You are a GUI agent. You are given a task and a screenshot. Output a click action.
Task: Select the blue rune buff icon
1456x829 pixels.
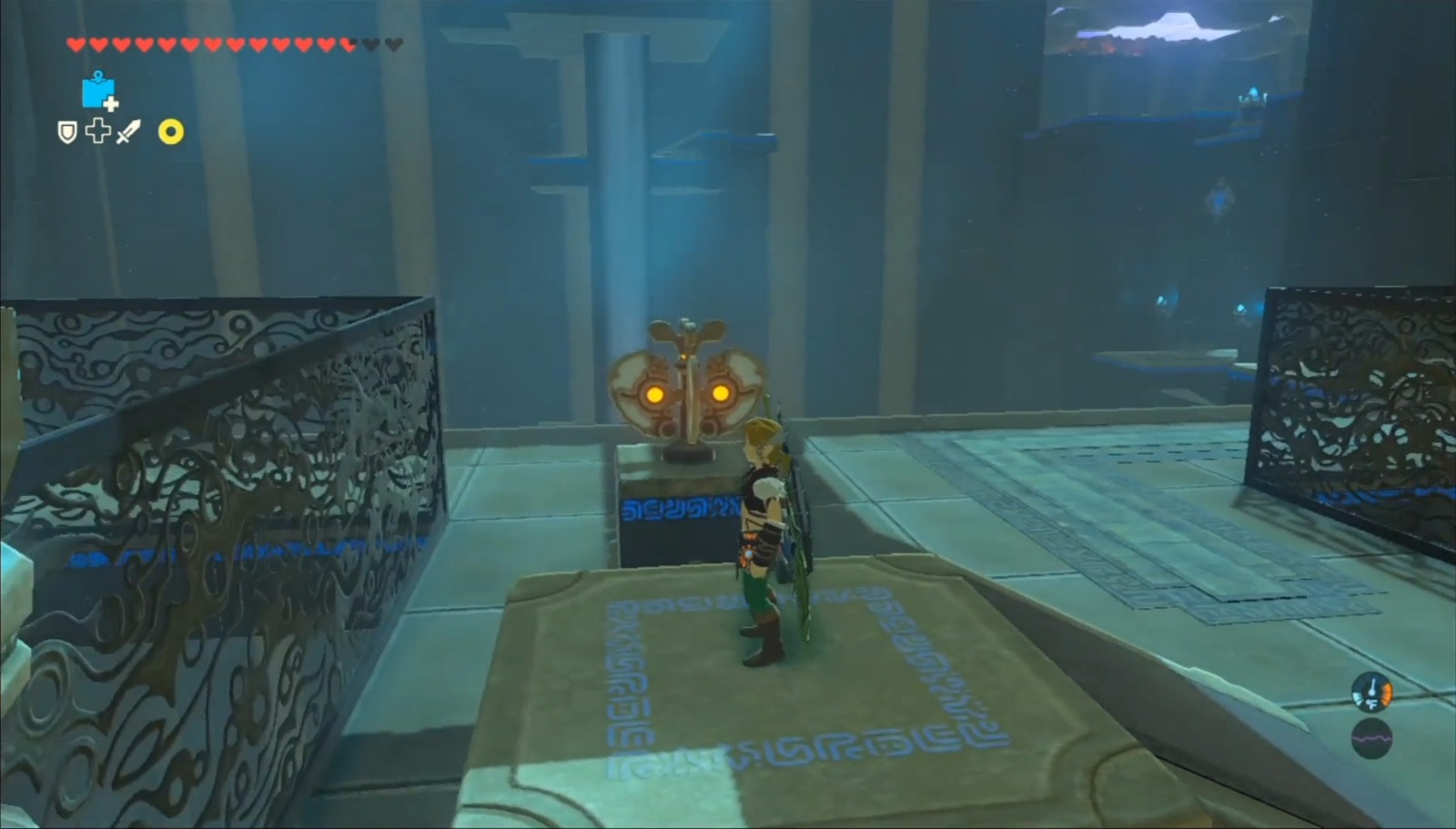point(99,91)
